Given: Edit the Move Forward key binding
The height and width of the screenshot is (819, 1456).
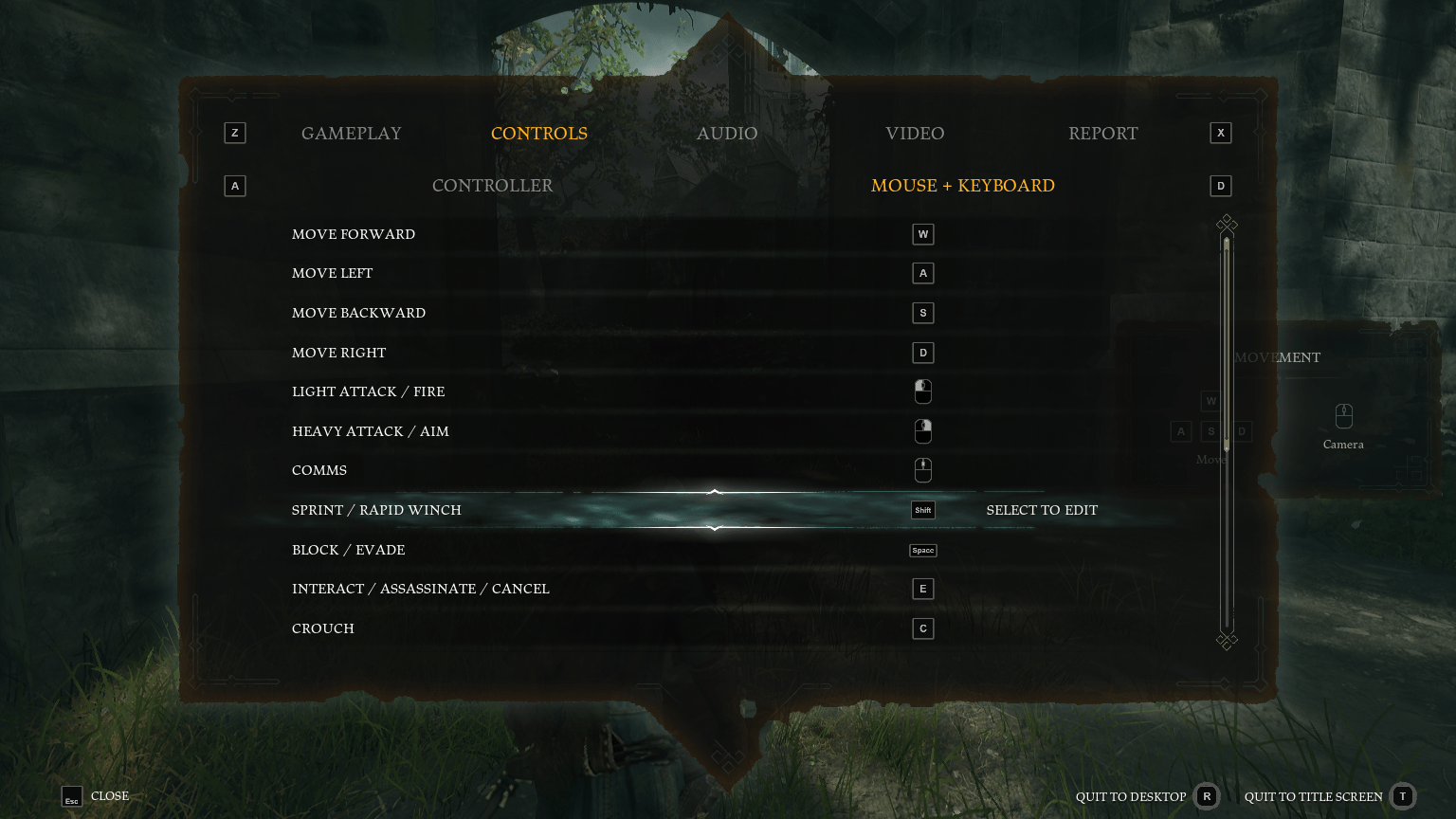Looking at the screenshot, I should tap(922, 234).
